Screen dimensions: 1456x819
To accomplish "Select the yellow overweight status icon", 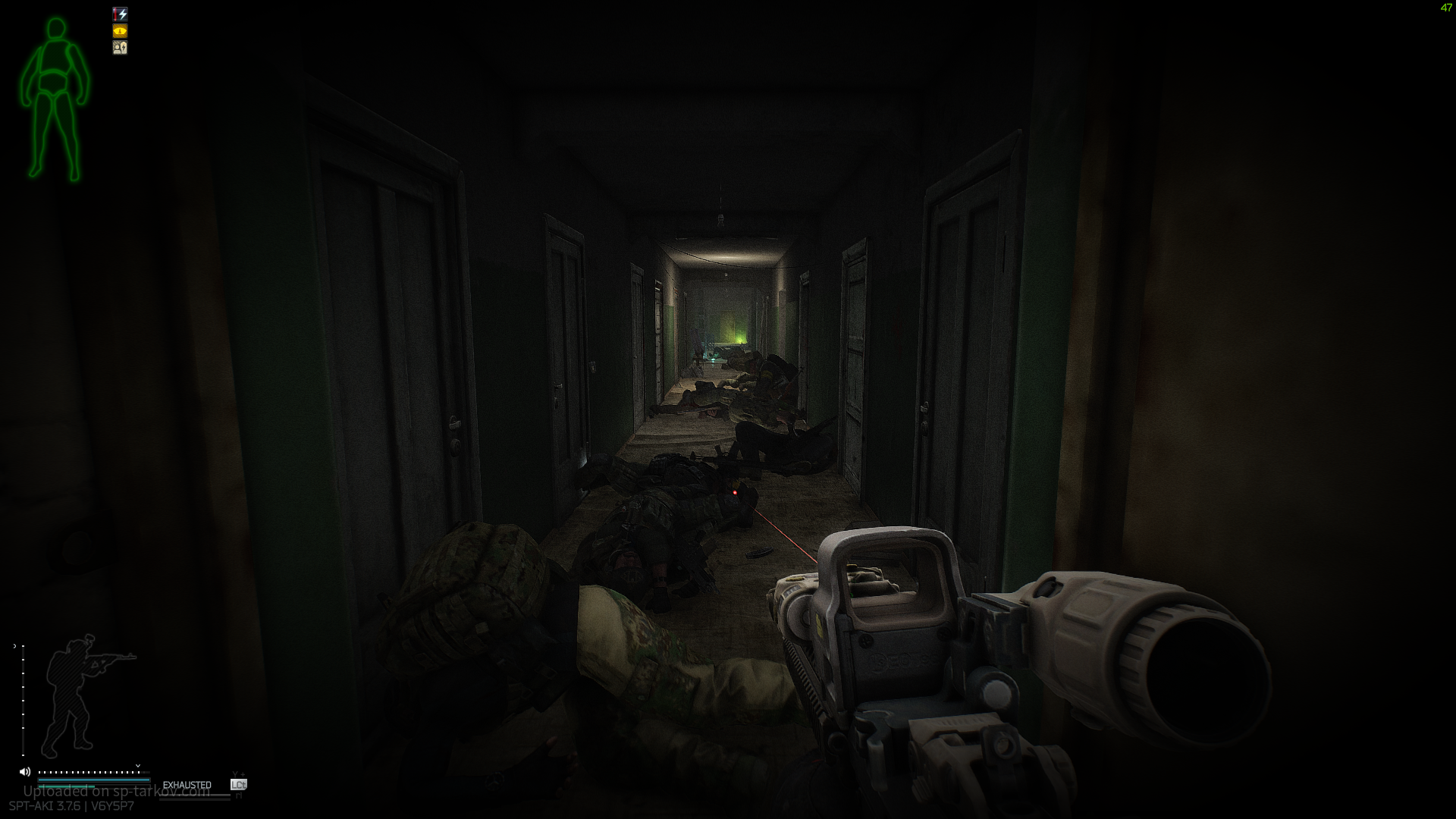I will (120, 31).
